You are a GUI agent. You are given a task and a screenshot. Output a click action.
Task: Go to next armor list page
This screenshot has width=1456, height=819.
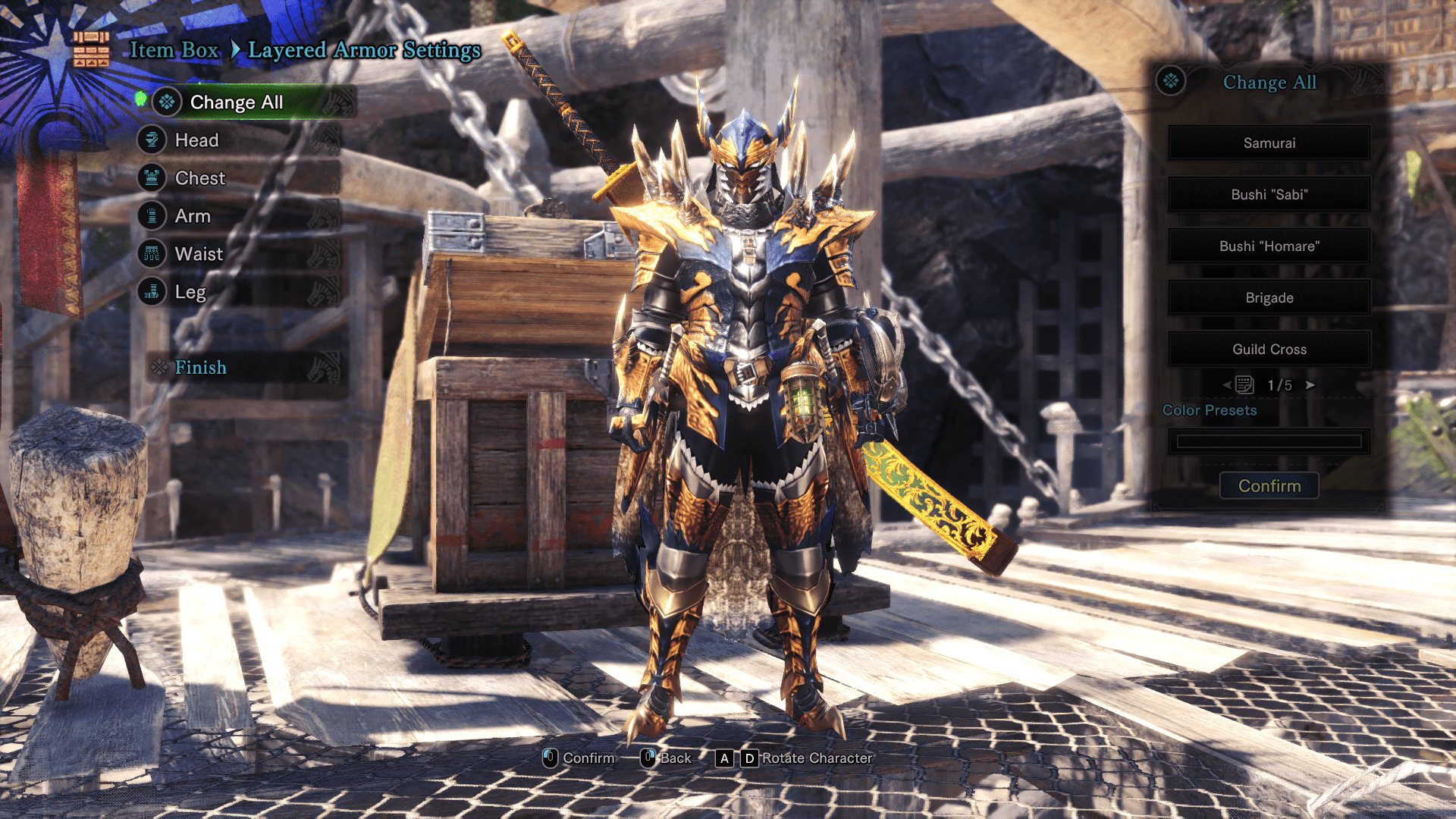click(1310, 385)
